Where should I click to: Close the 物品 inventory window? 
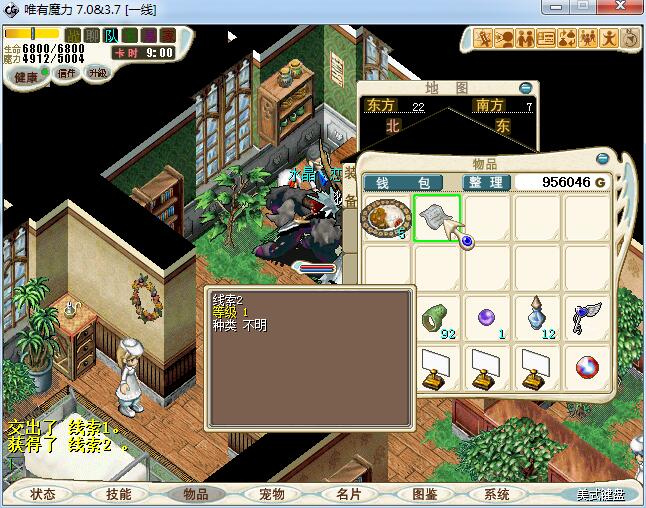tap(602, 159)
